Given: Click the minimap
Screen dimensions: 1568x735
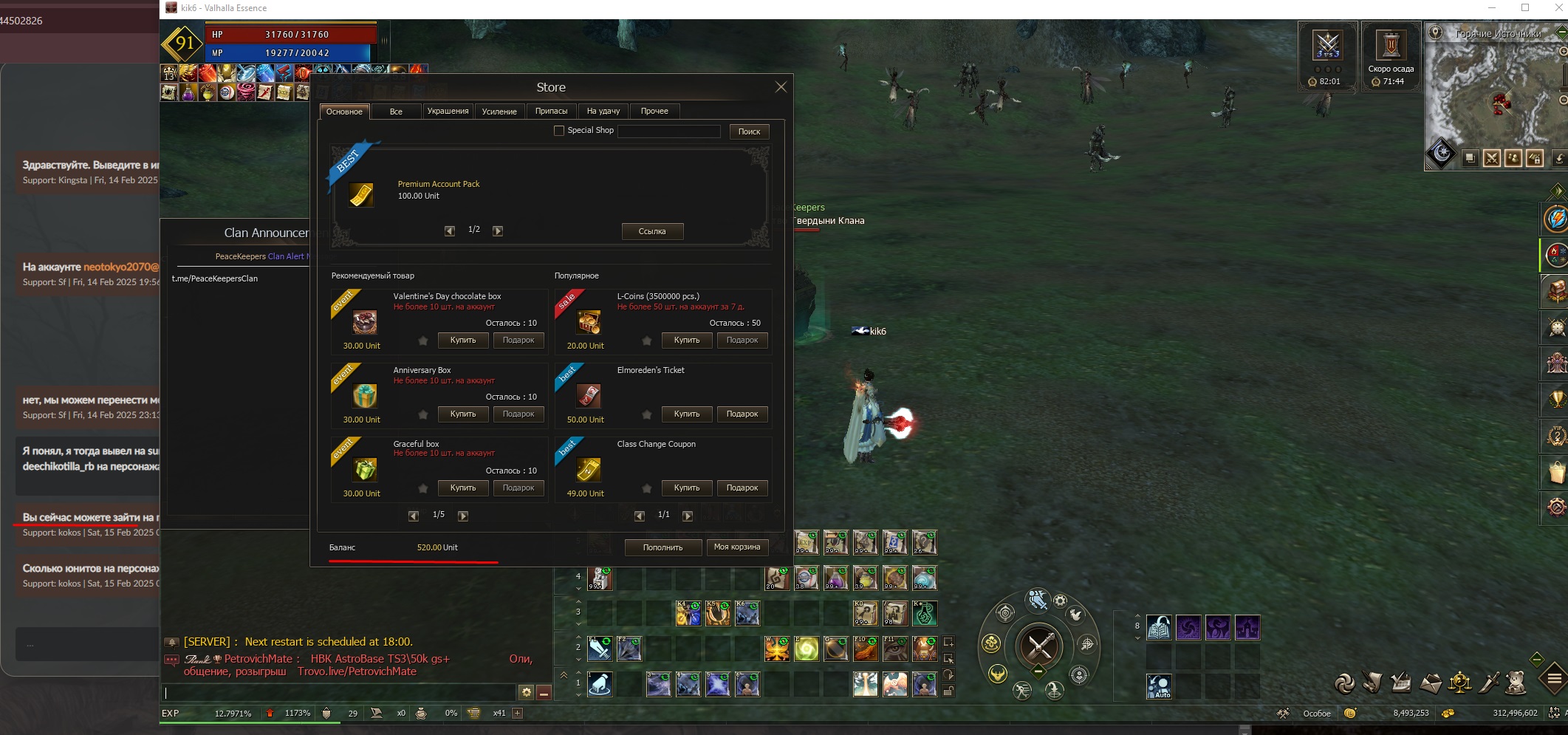Looking at the screenshot, I should click(x=1492, y=96).
